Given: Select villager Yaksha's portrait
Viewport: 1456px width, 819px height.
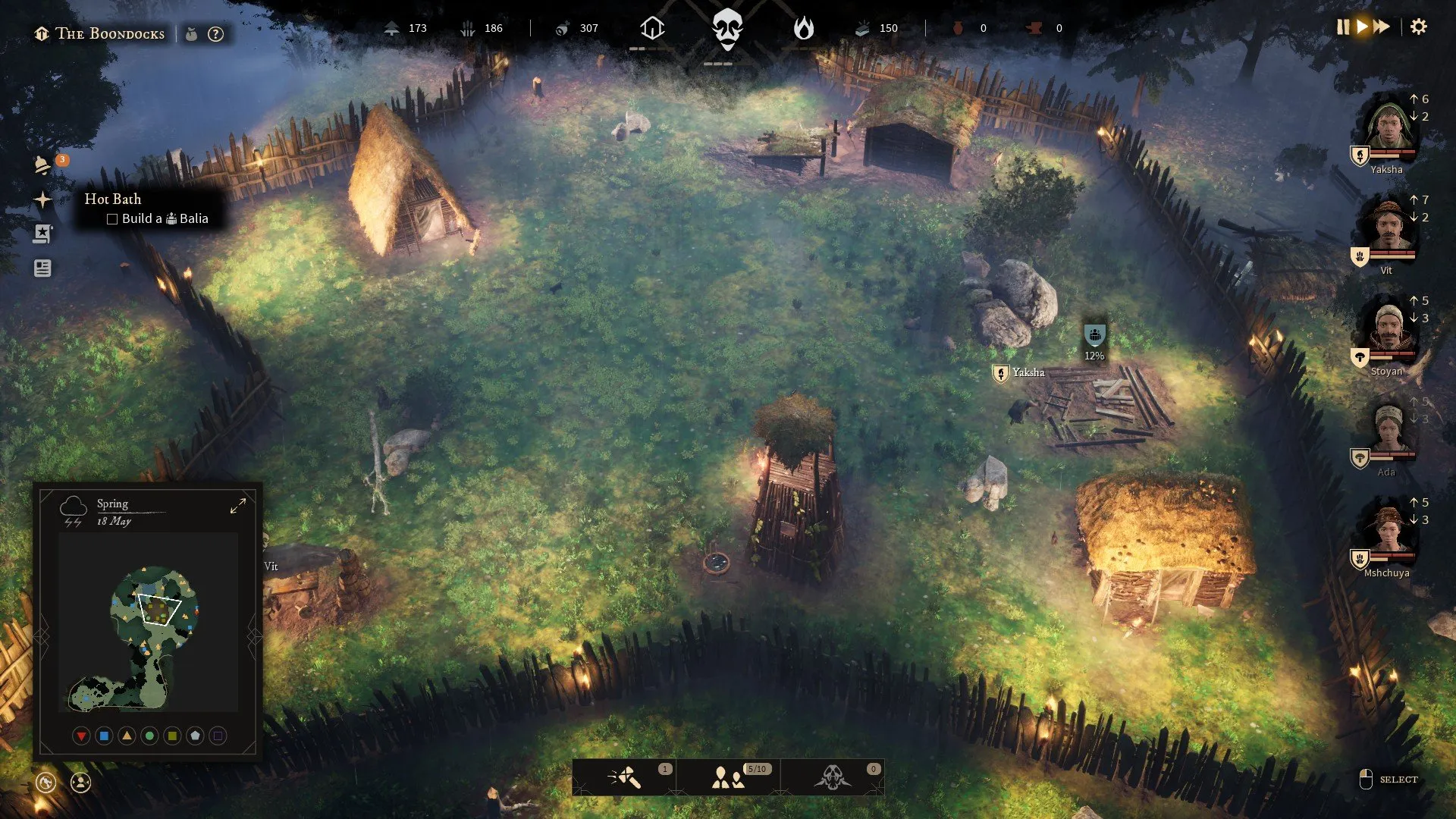Looking at the screenshot, I should tap(1388, 127).
